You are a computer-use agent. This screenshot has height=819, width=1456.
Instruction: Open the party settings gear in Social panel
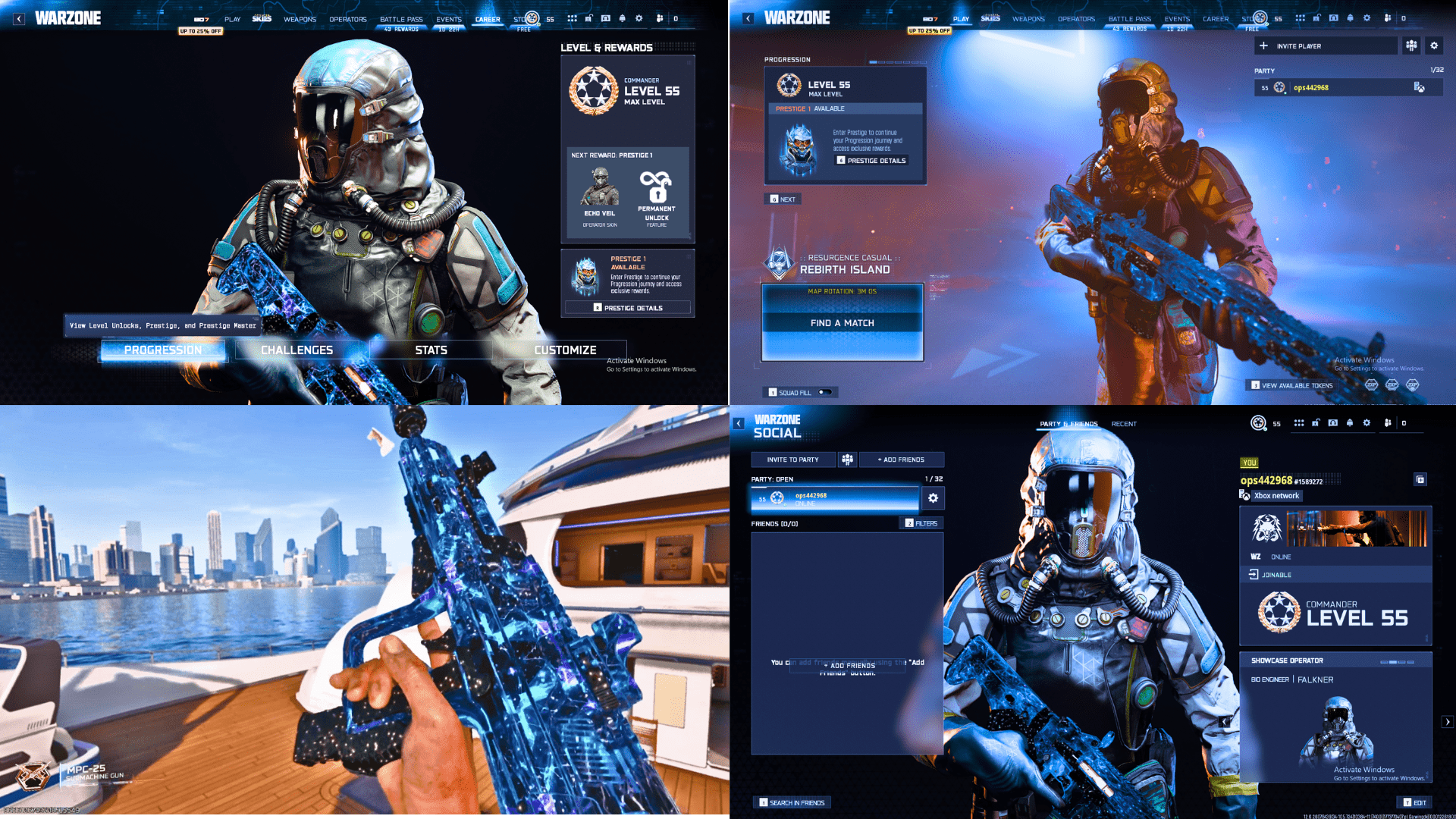pos(932,497)
